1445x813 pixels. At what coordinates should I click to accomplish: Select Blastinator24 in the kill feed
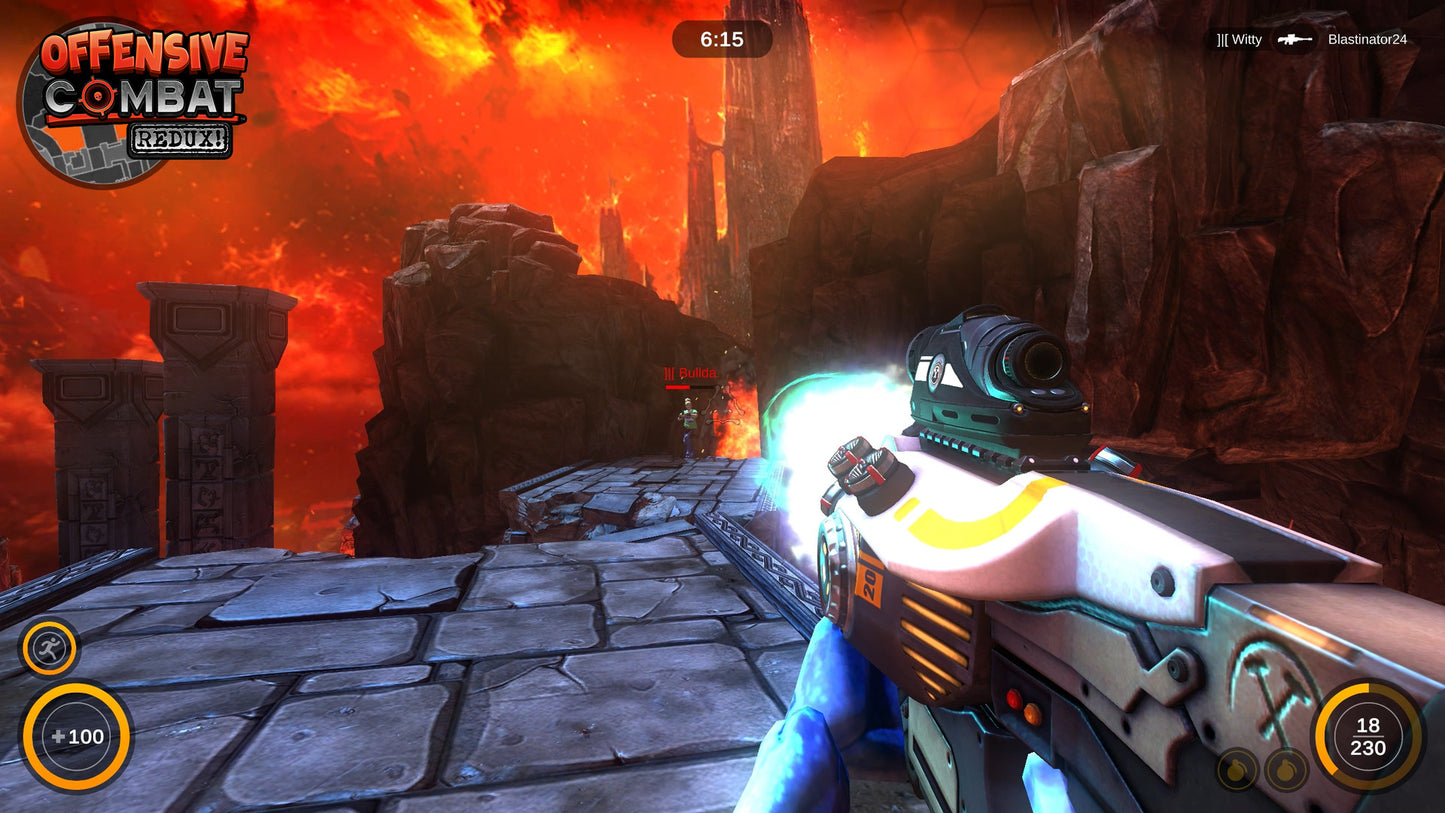coord(1369,40)
